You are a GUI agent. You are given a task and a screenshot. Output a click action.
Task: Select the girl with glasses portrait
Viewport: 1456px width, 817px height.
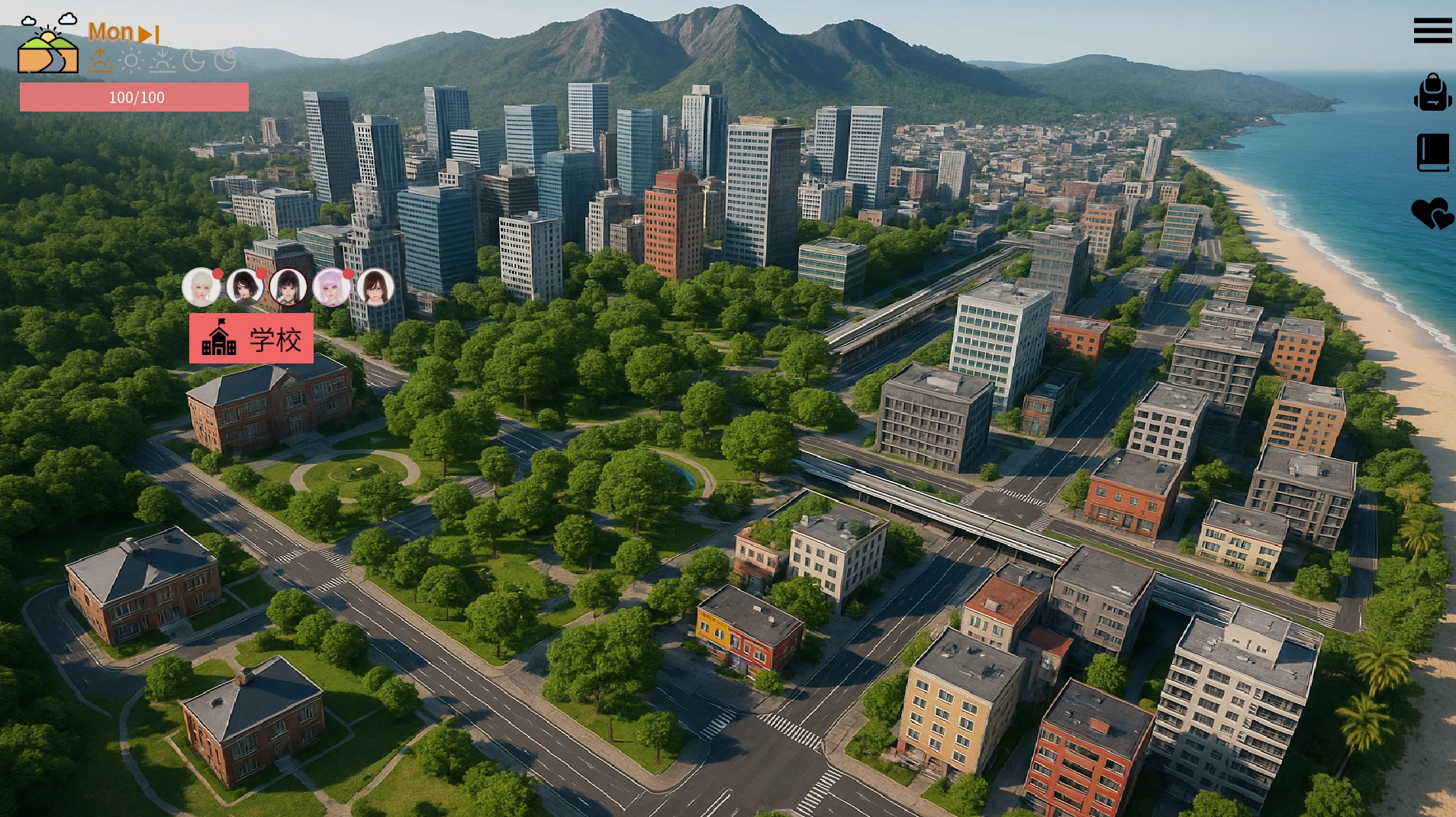pyautogui.click(x=375, y=288)
